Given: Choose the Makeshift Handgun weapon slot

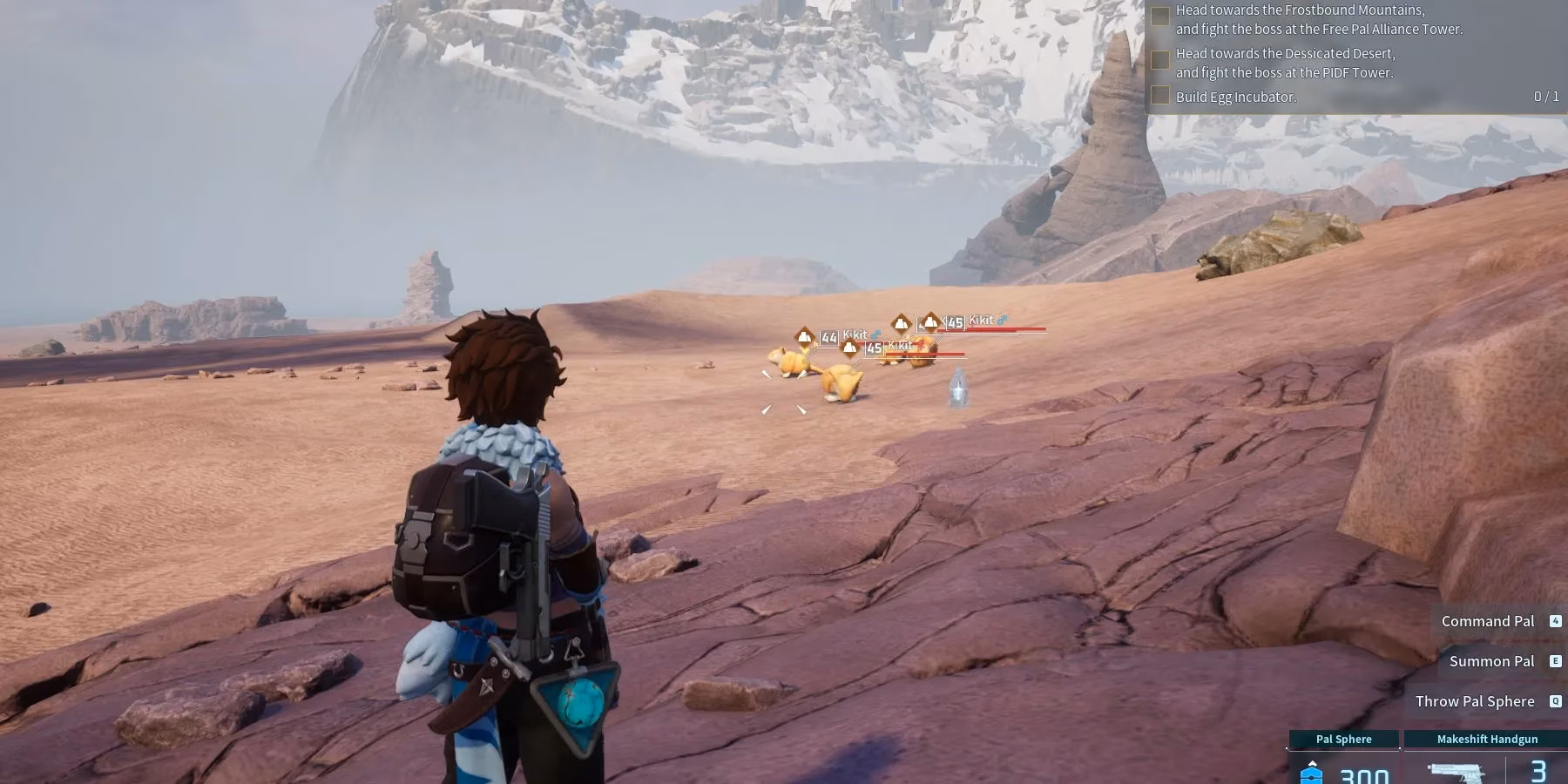Looking at the screenshot, I should coord(1486,760).
